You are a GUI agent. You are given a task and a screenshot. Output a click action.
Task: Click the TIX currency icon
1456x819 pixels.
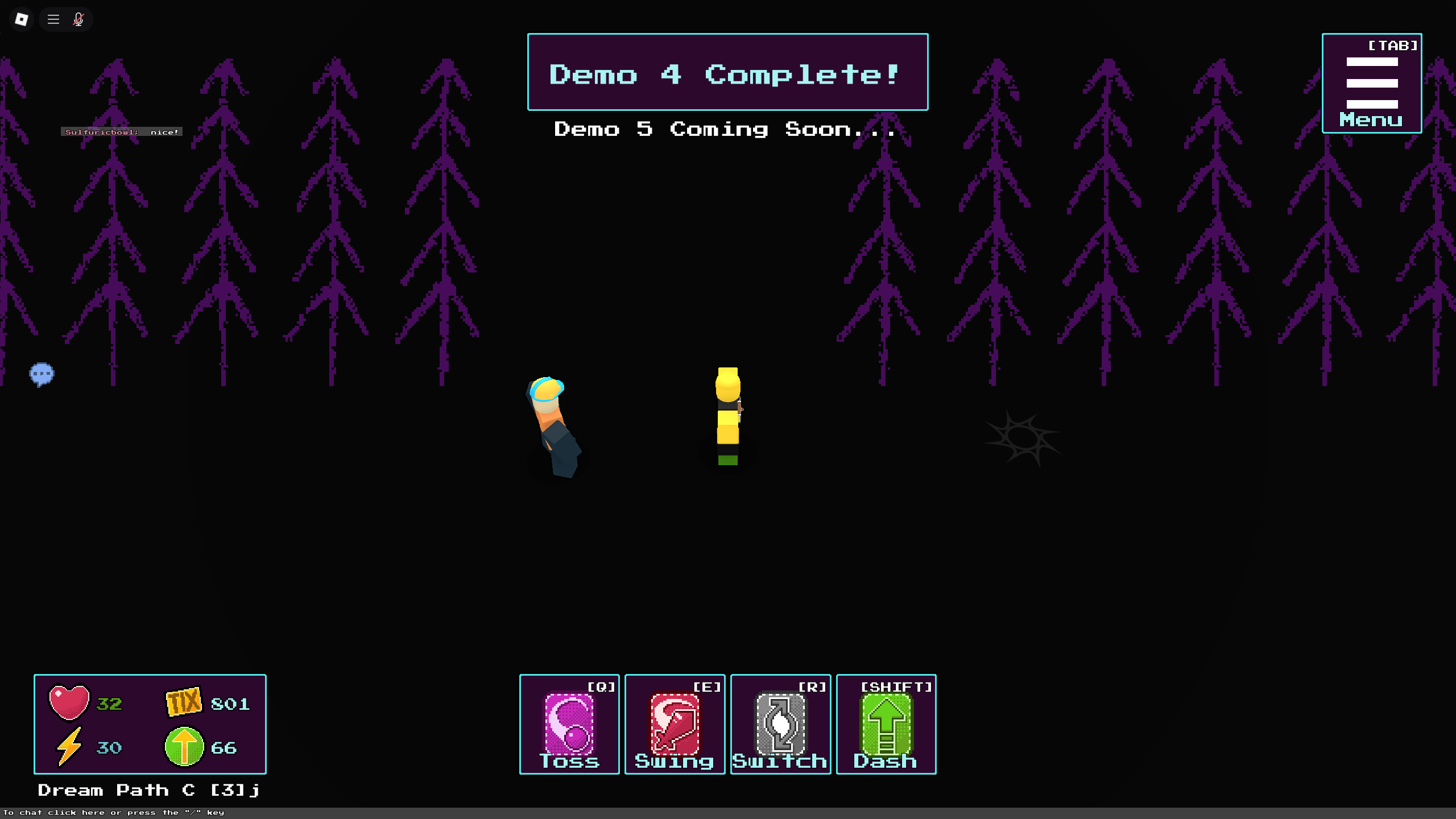(x=183, y=702)
